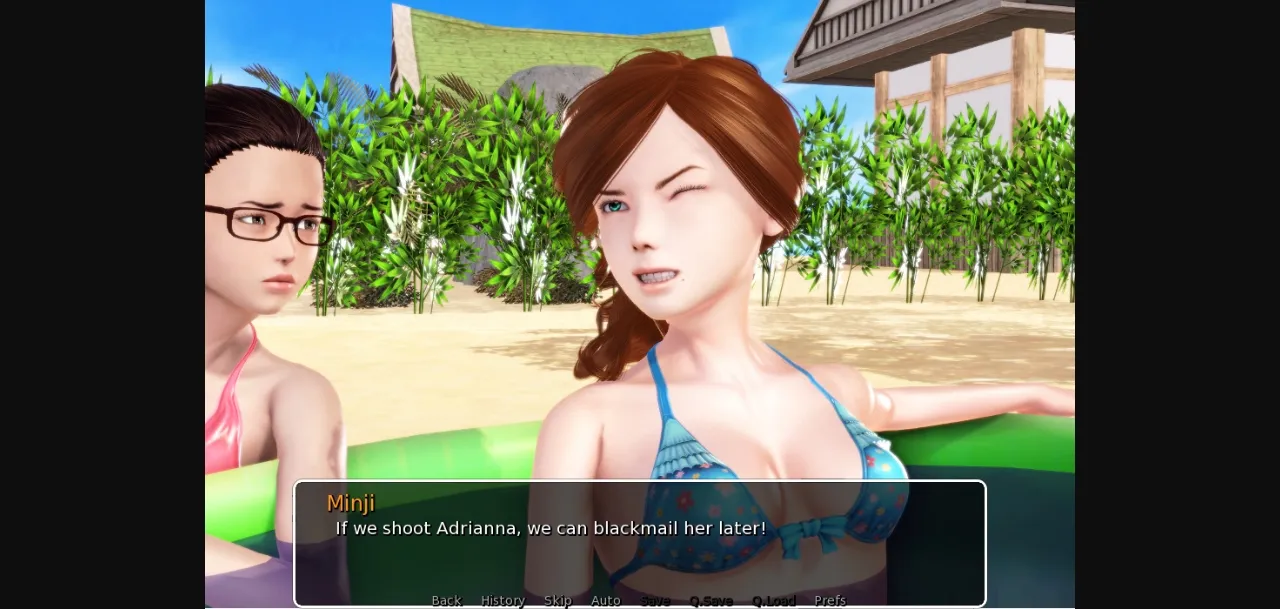Image resolution: width=1280 pixels, height=609 pixels.
Task: Quick load with Q.Load
Action: (x=773, y=600)
